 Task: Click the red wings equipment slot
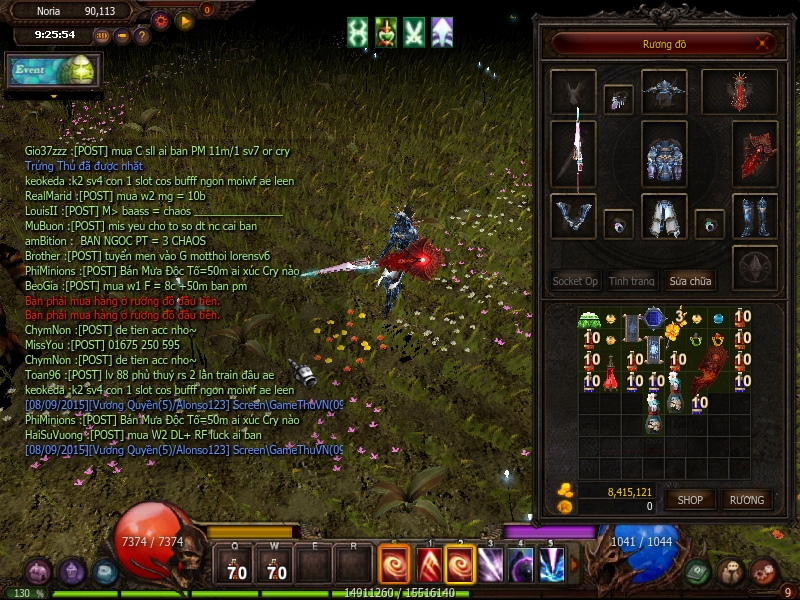739,92
